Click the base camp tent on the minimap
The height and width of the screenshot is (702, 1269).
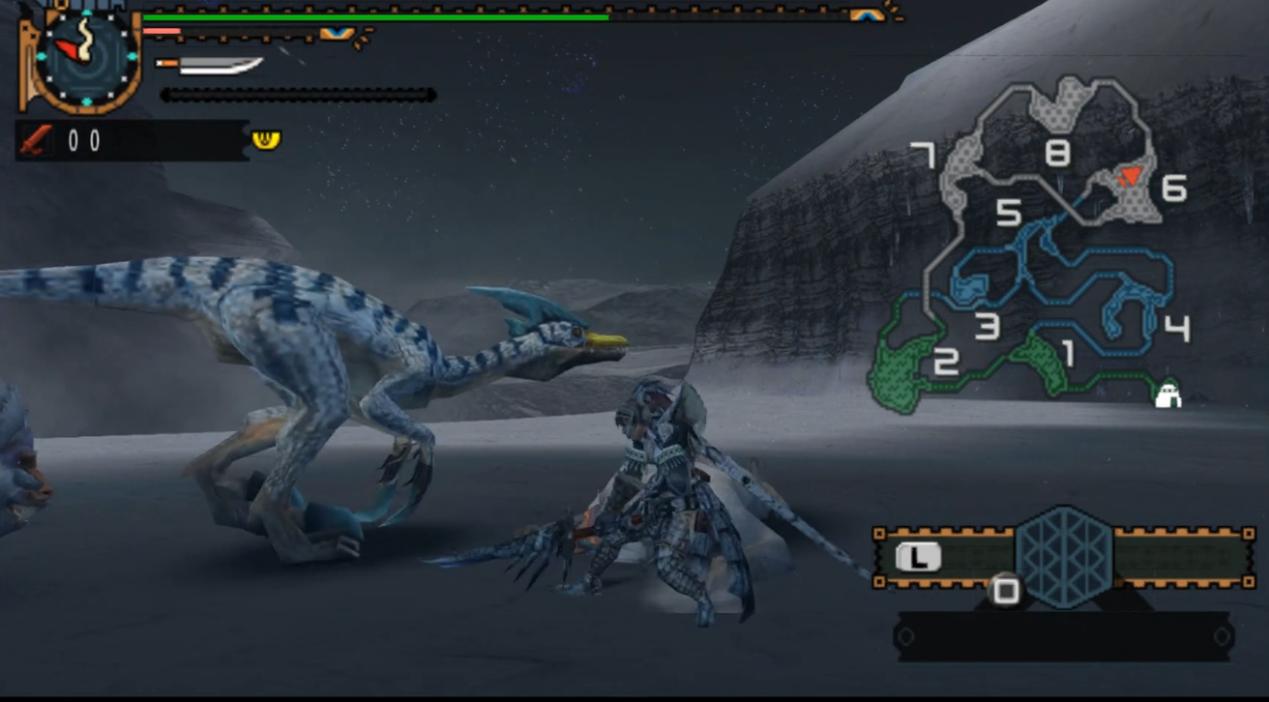pos(1167,394)
